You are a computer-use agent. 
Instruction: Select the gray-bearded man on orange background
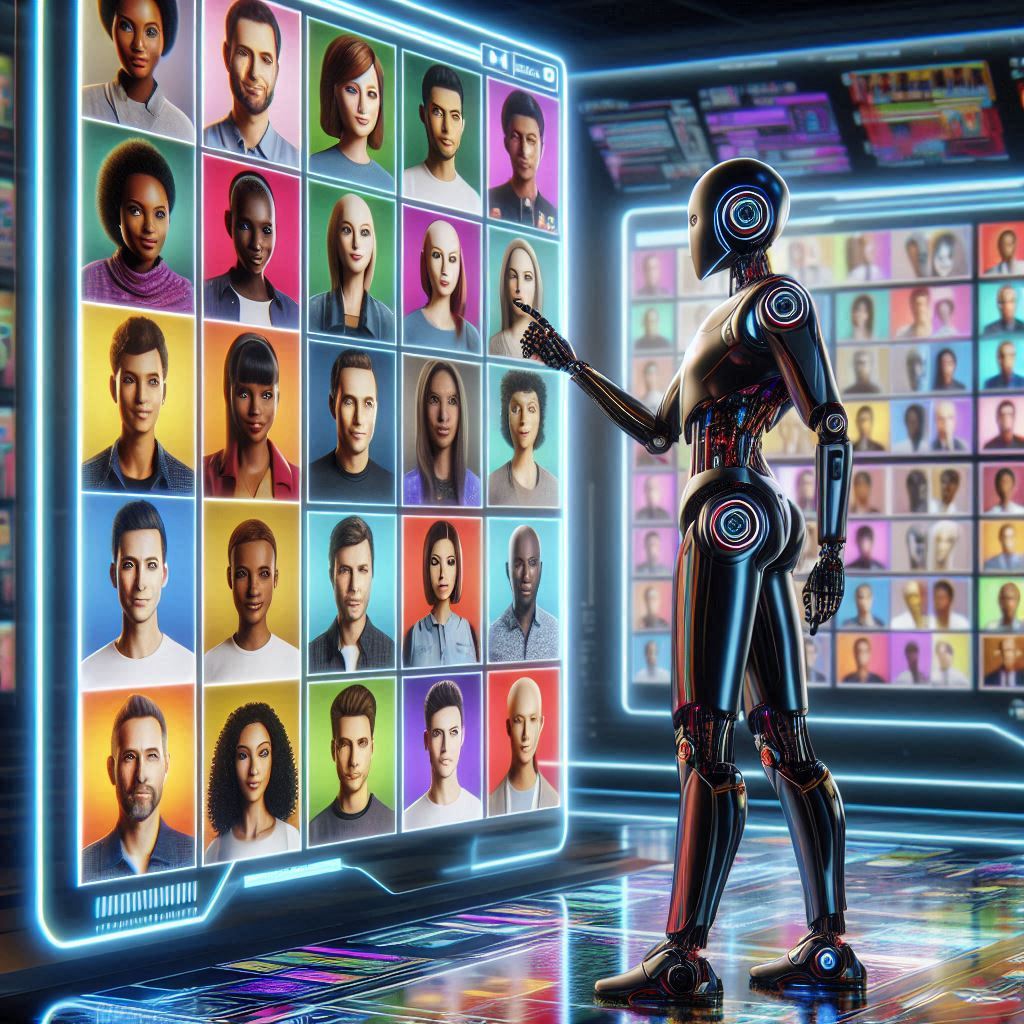coord(138,780)
